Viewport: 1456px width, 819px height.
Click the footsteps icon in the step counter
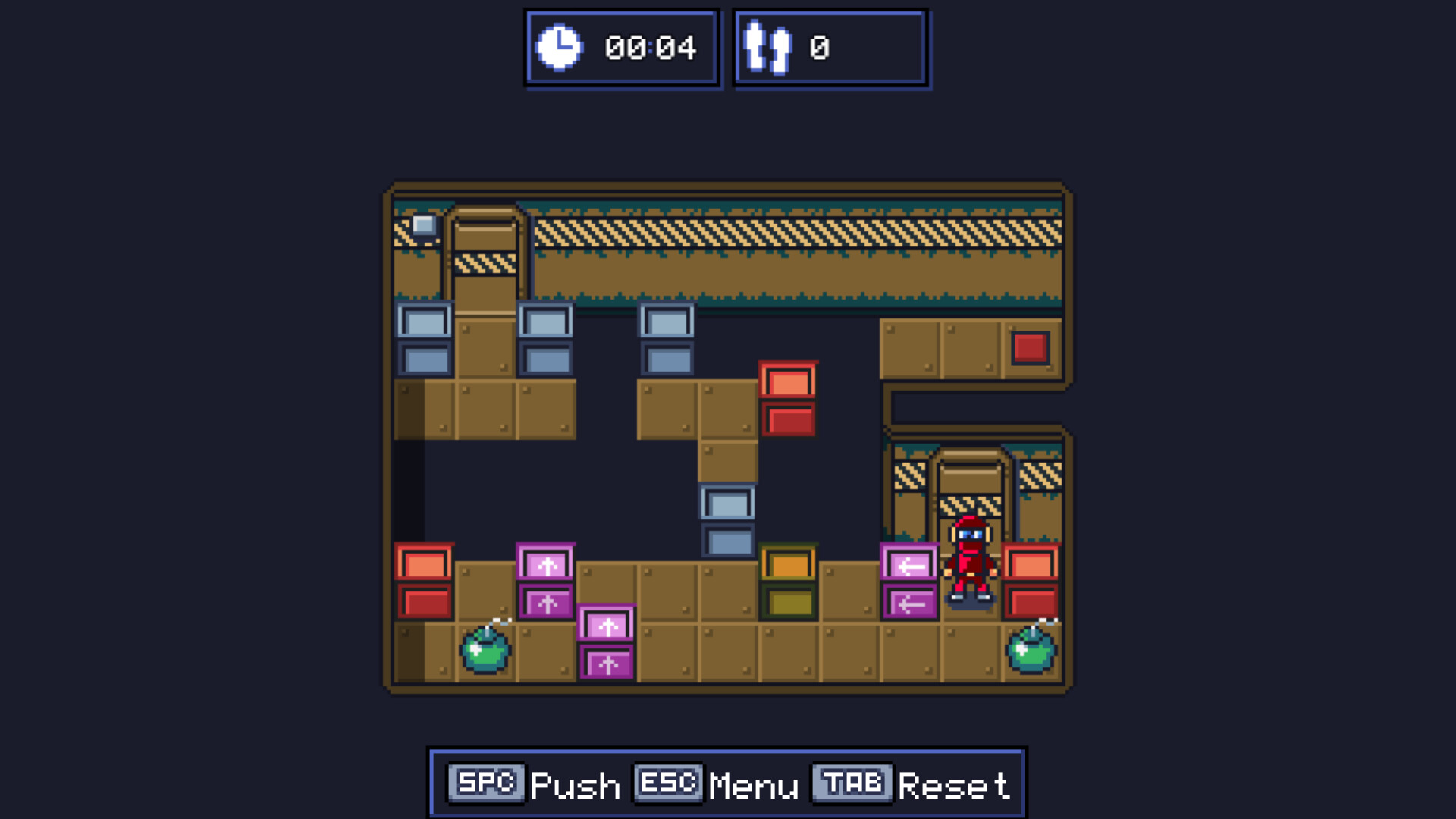(x=767, y=47)
